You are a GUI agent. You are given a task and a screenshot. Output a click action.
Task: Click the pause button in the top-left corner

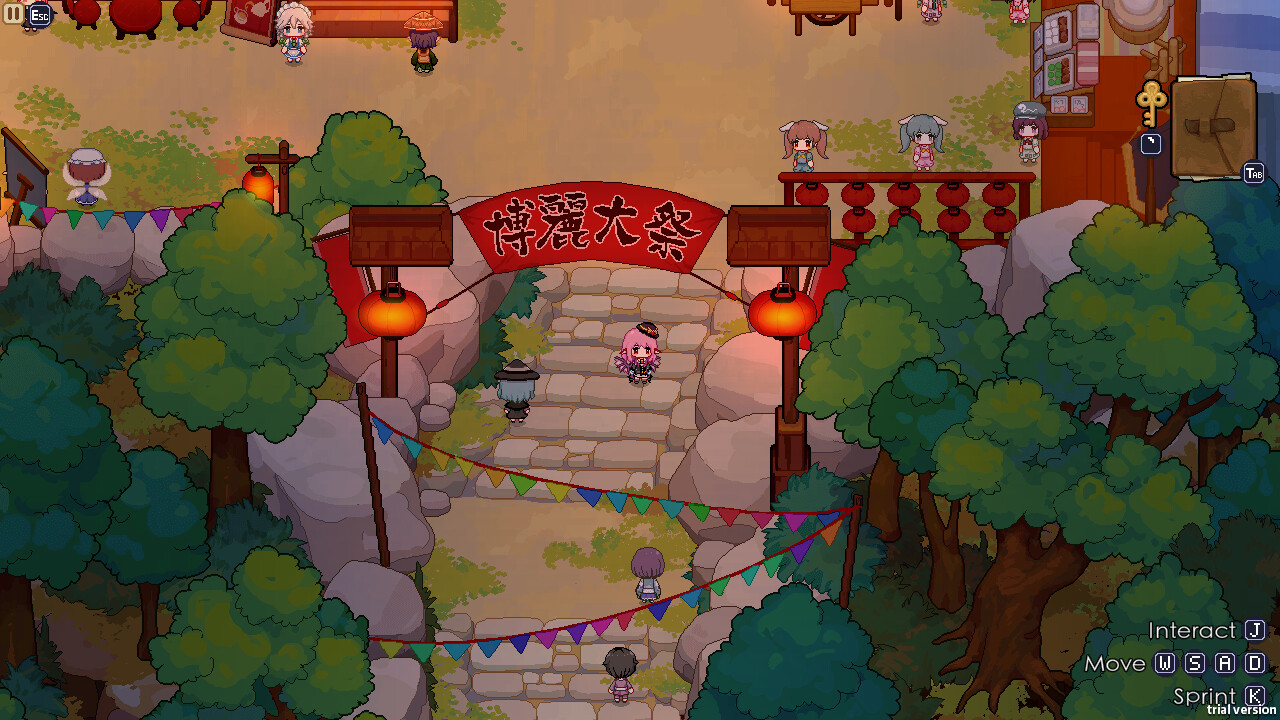pyautogui.click(x=14, y=14)
